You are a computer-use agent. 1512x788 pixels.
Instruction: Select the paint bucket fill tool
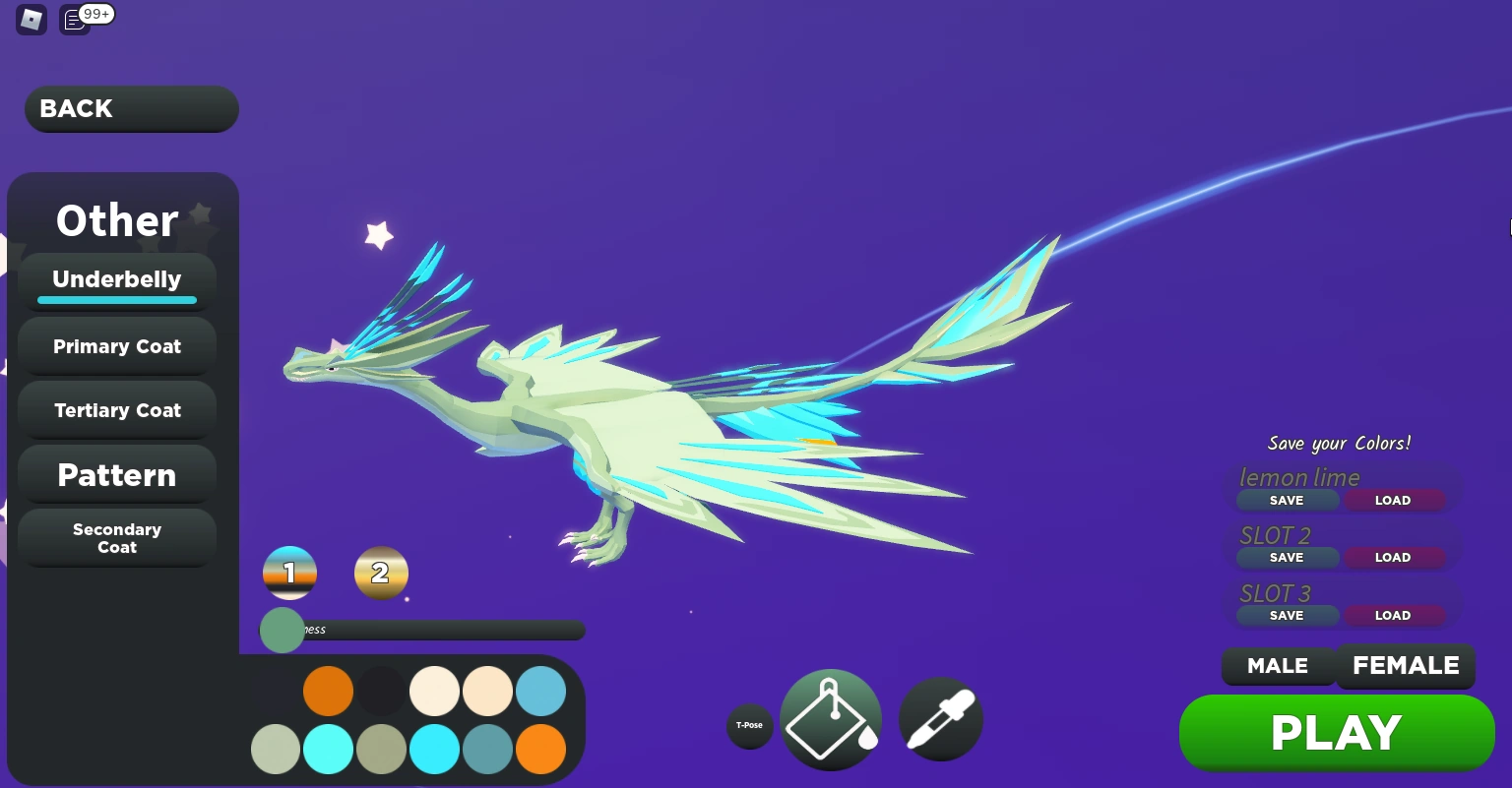pos(830,718)
